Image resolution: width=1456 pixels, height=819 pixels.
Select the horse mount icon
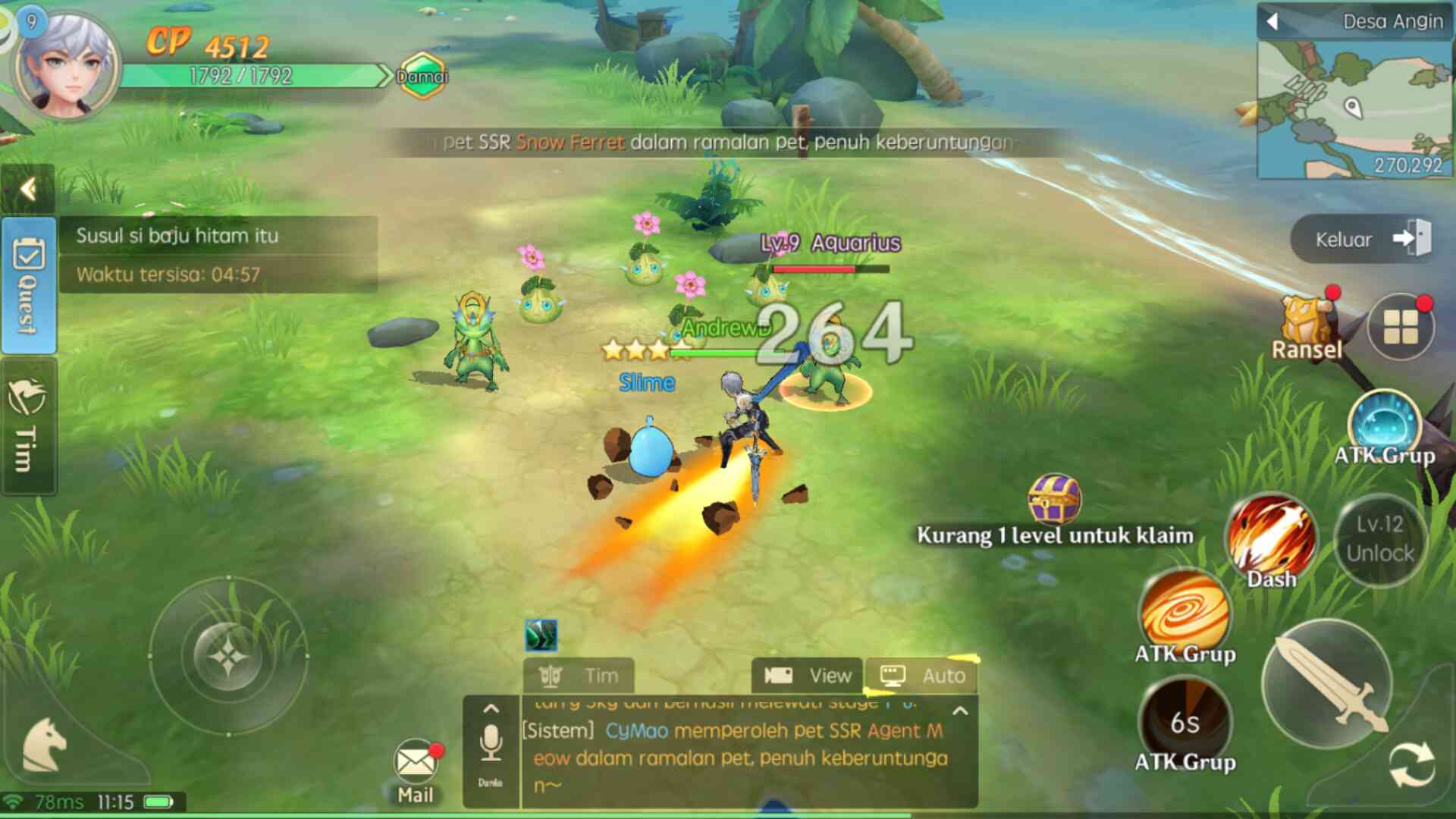[44, 745]
